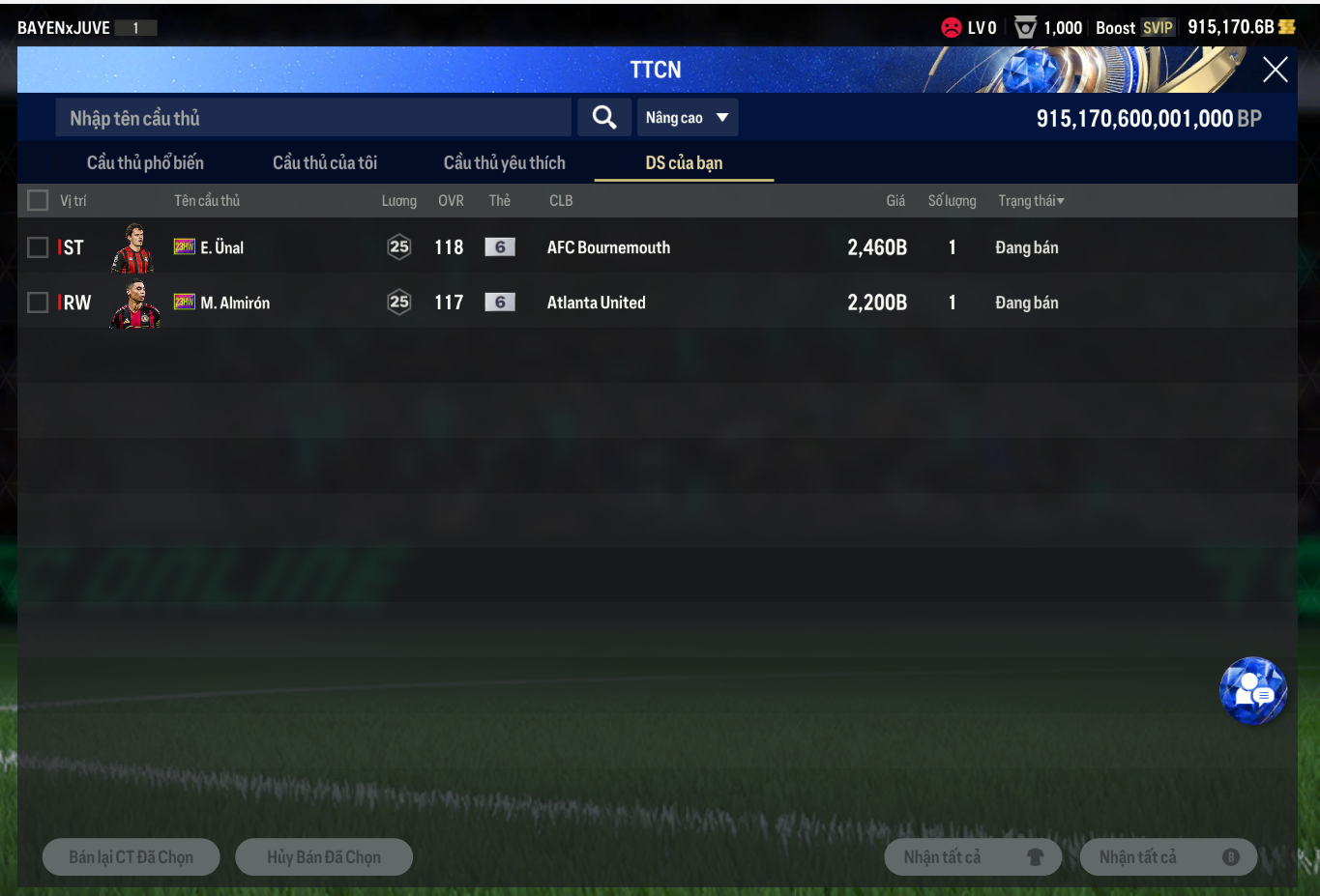Click the player name search field

pyautogui.click(x=313, y=118)
